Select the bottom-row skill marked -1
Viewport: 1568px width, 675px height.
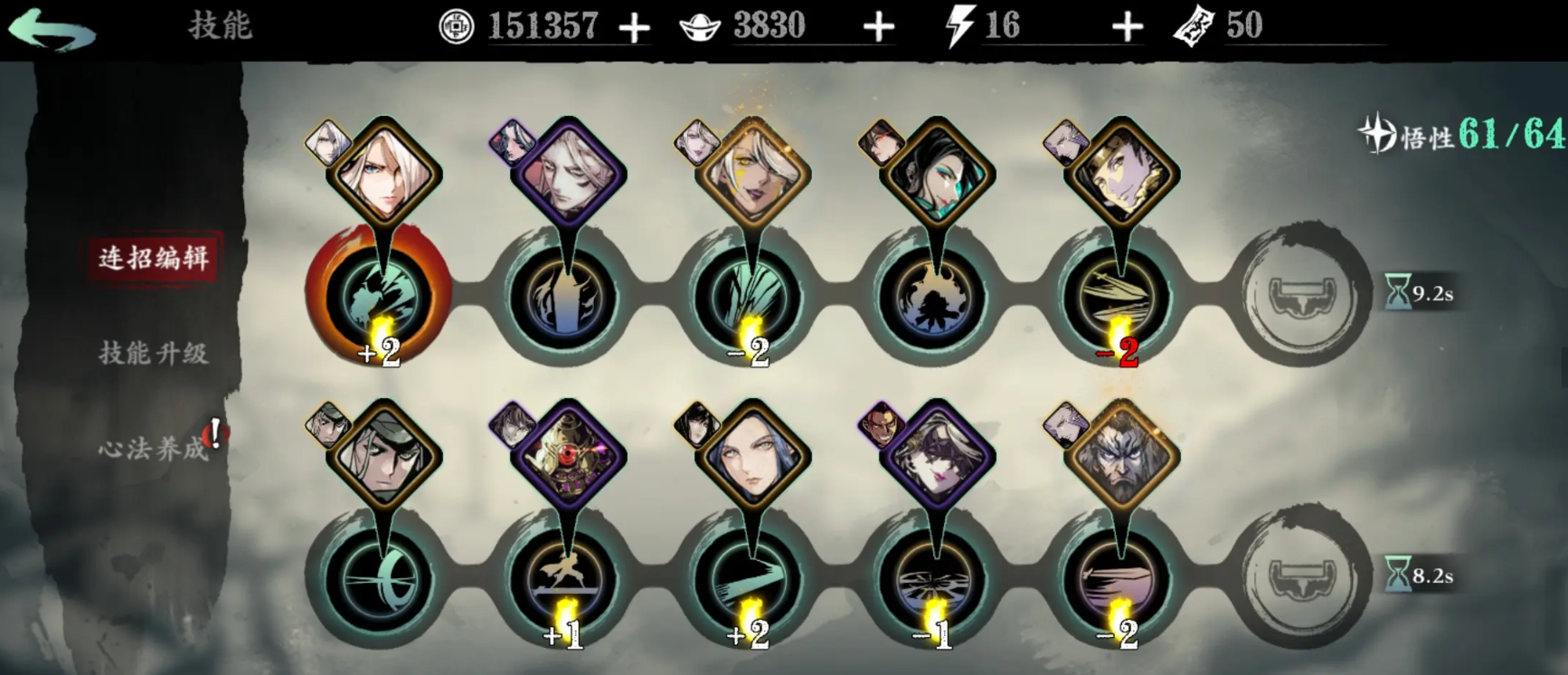[x=935, y=577]
